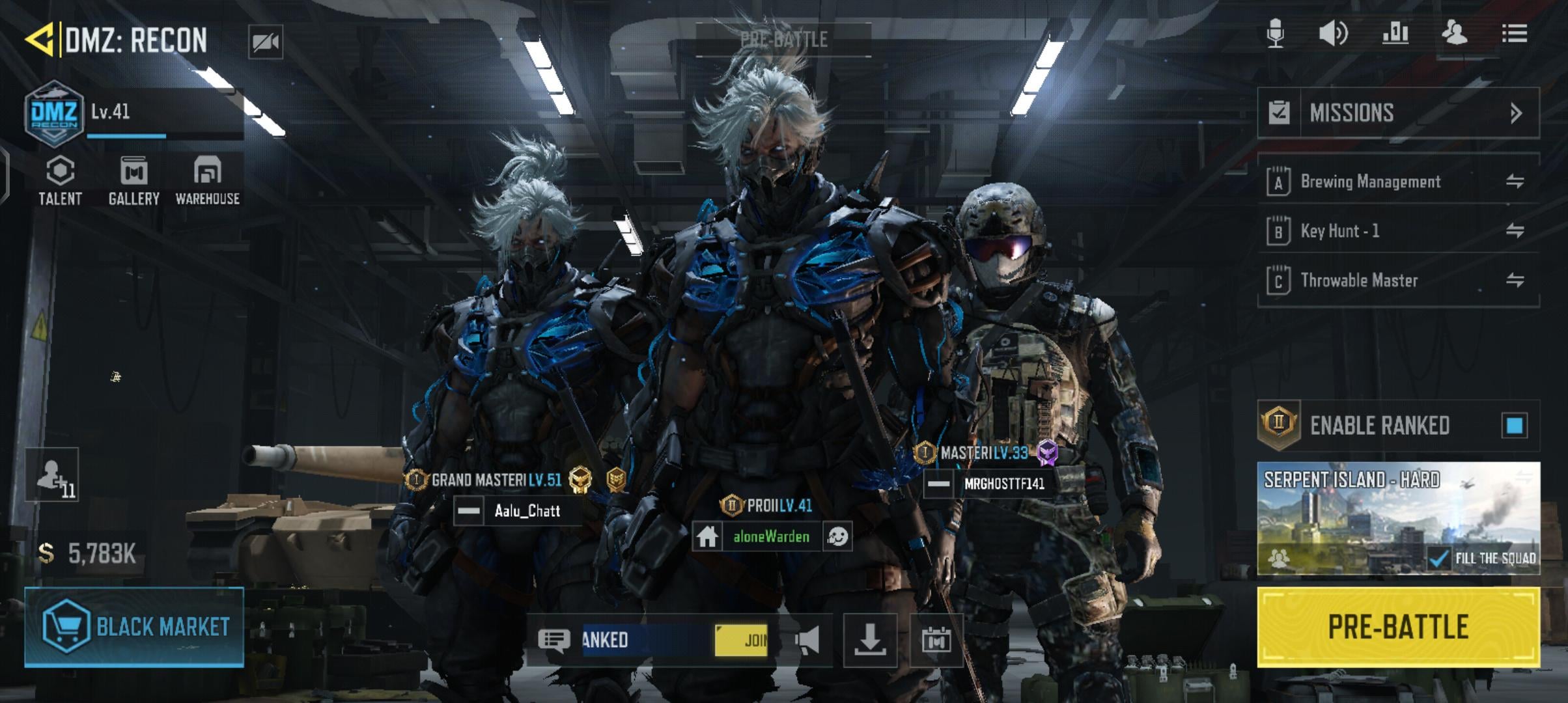The image size is (1568, 703).
Task: Open the hamburger list menu
Action: point(1515,33)
